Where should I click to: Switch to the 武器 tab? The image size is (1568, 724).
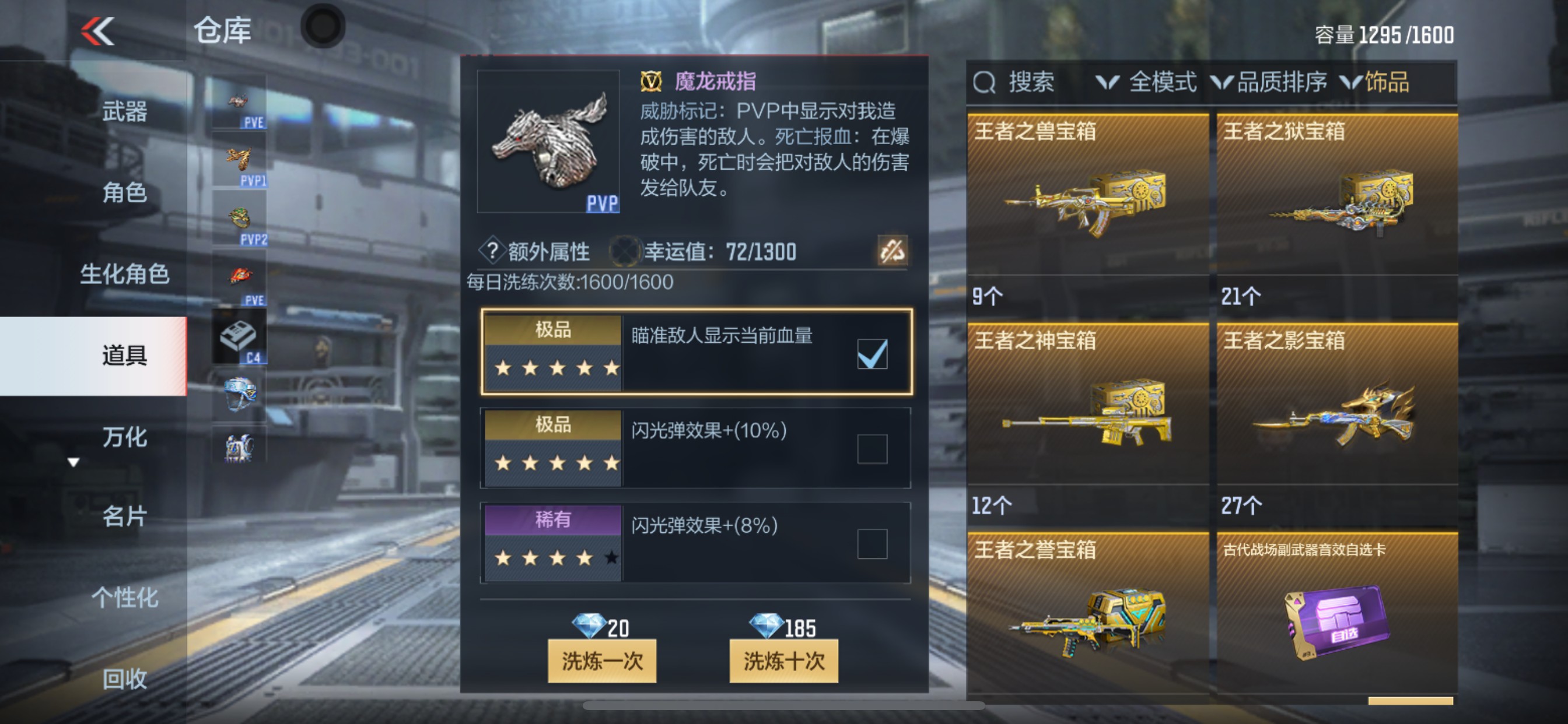tap(125, 111)
